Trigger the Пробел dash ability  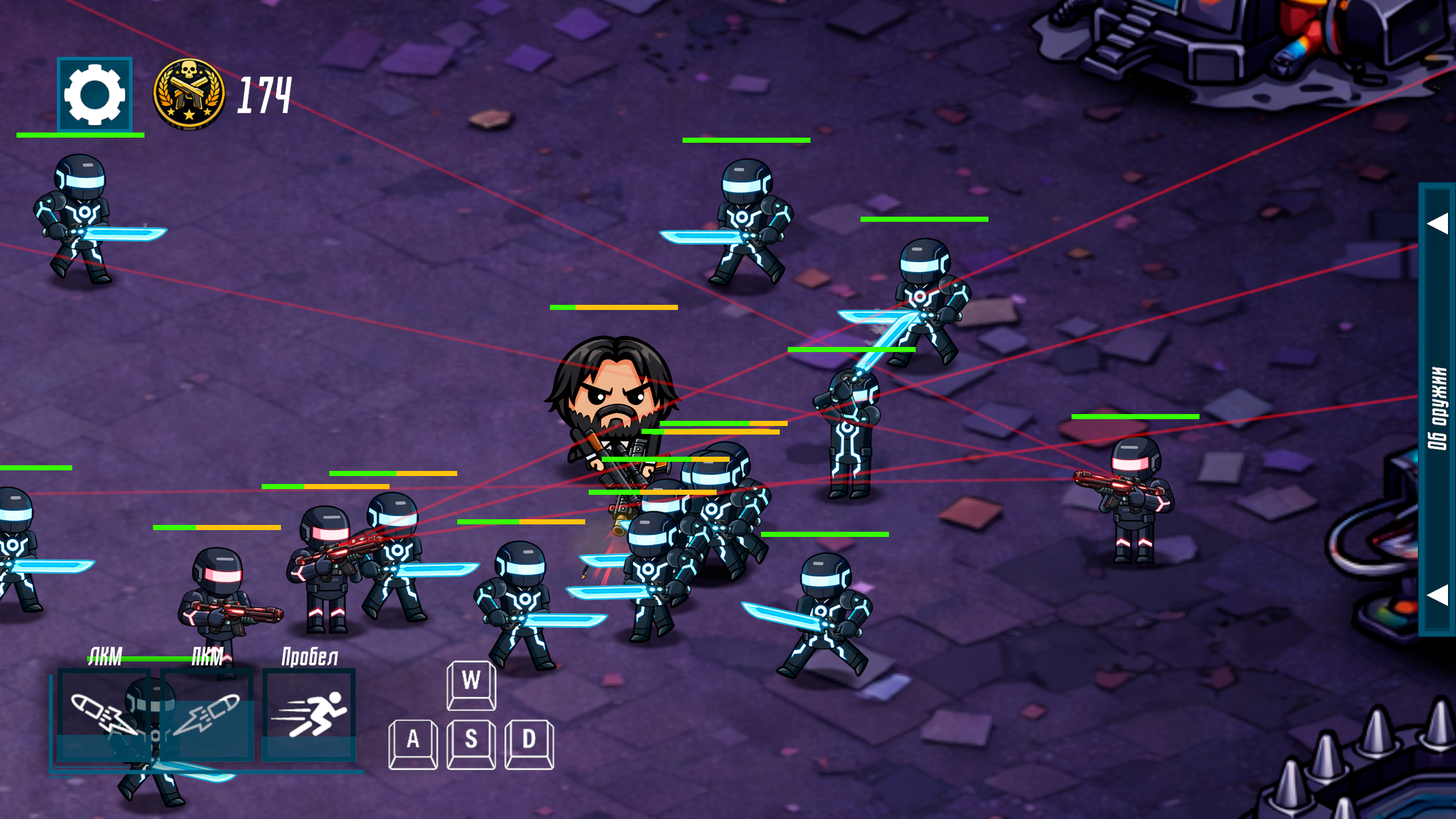(x=309, y=714)
